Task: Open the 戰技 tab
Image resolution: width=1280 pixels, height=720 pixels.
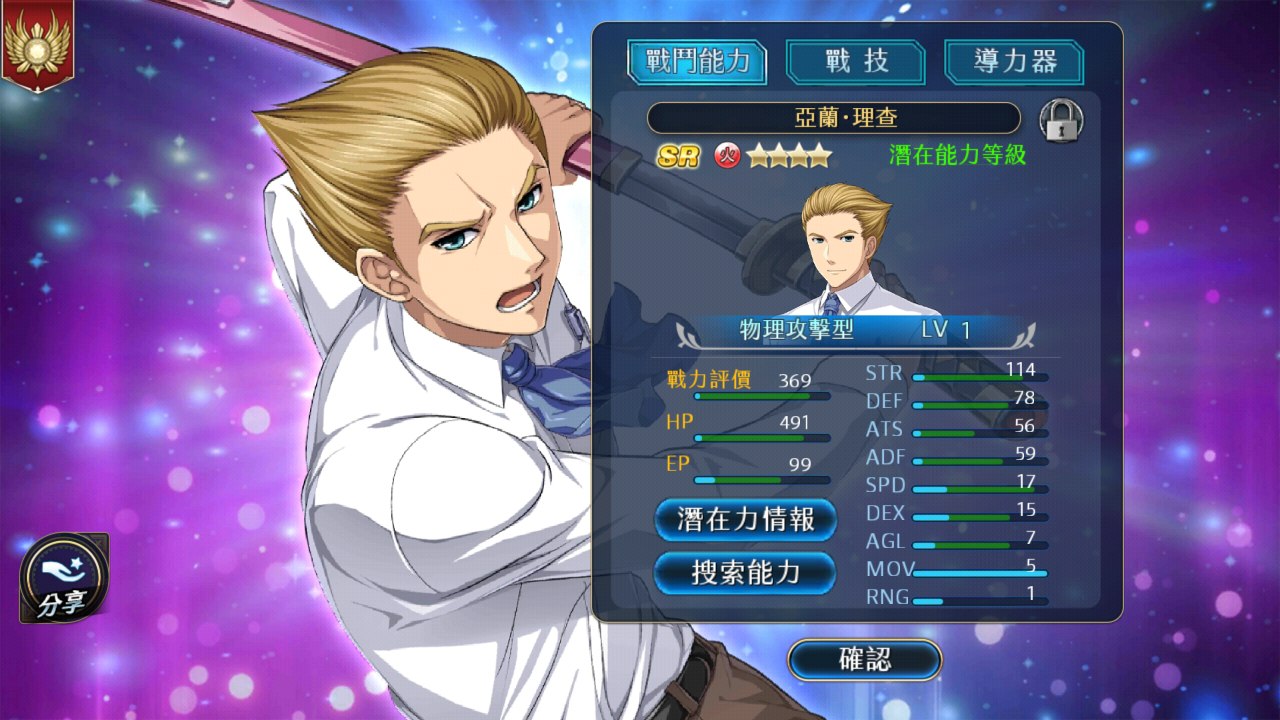Action: tap(856, 62)
